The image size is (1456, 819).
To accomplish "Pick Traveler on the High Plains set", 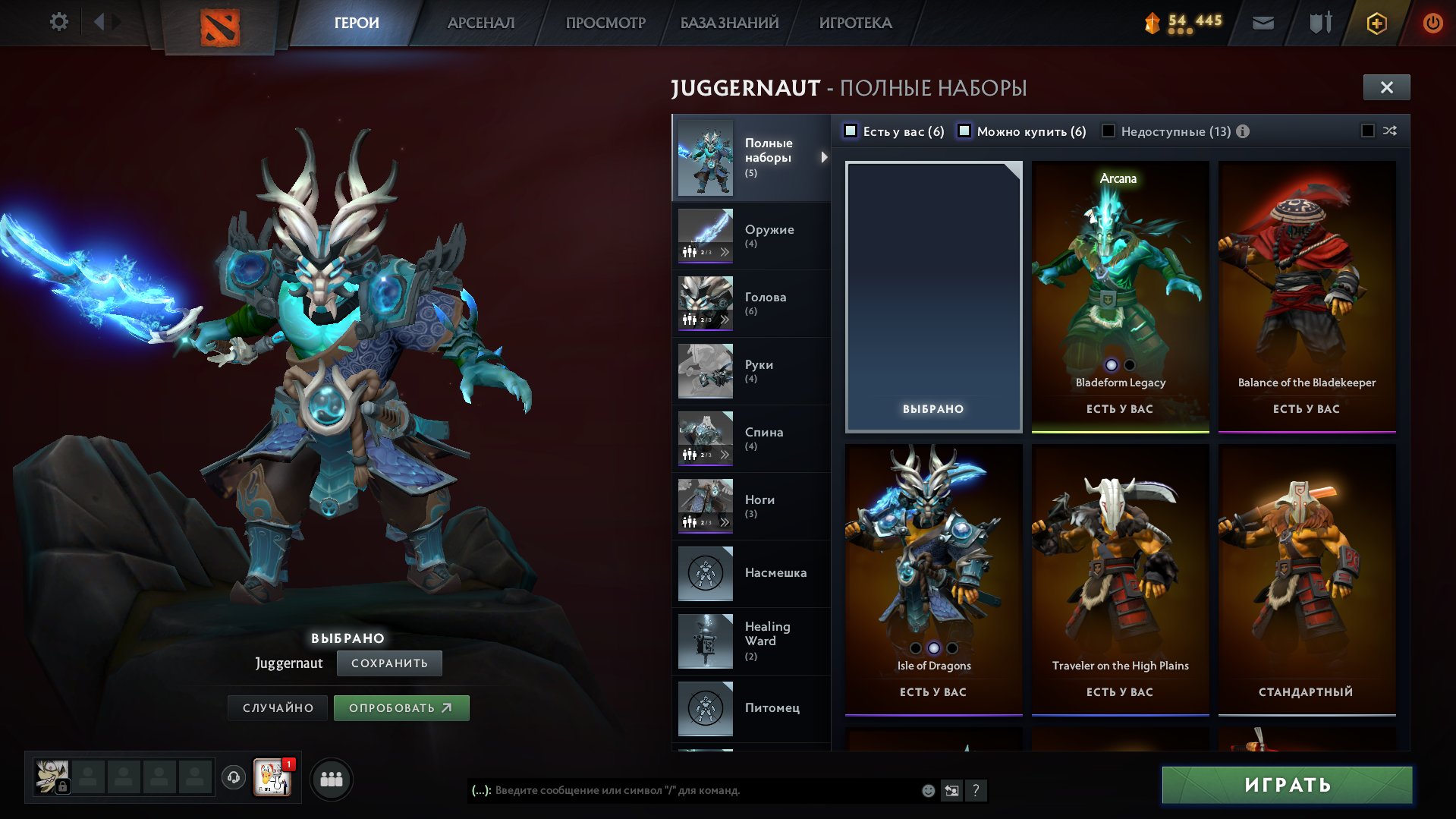I will click(1120, 579).
